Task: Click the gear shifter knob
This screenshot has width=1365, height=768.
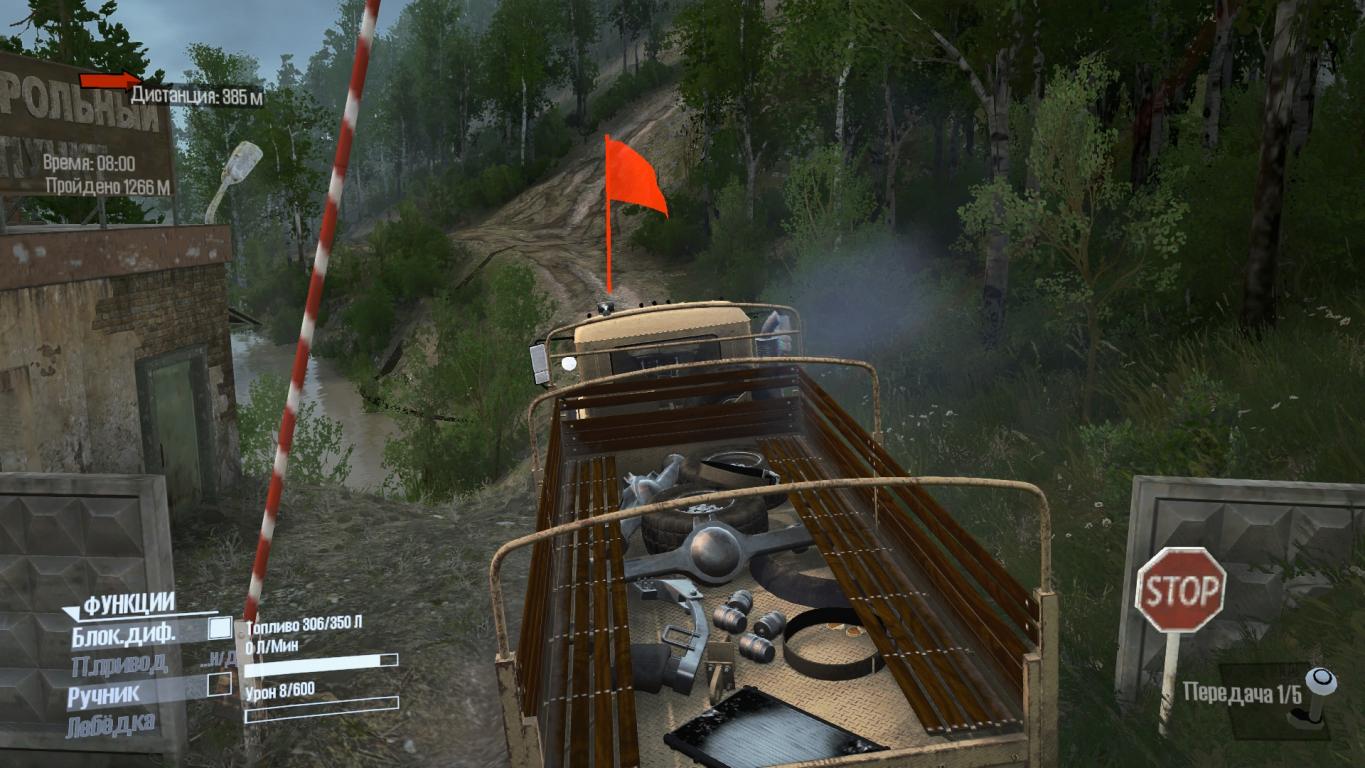Action: [x=1321, y=683]
